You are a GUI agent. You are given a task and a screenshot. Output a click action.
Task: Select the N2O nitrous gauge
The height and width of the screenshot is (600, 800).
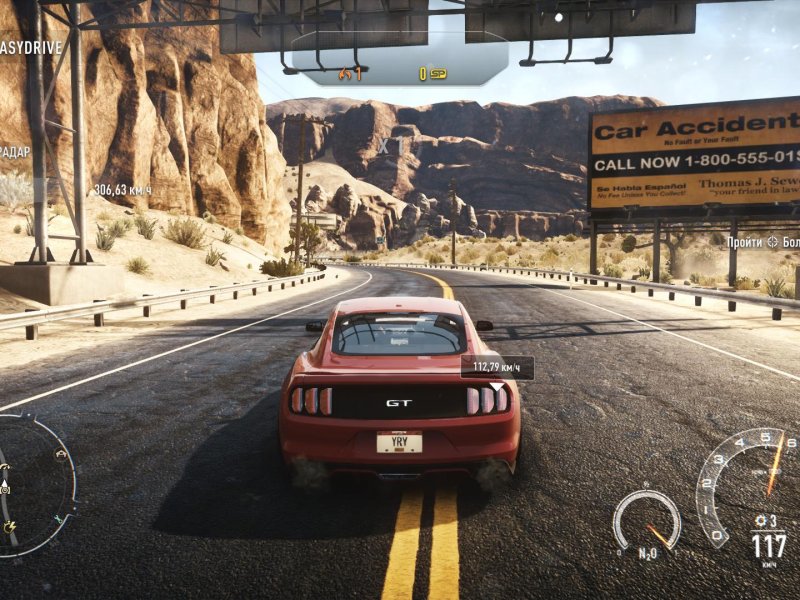[x=646, y=522]
